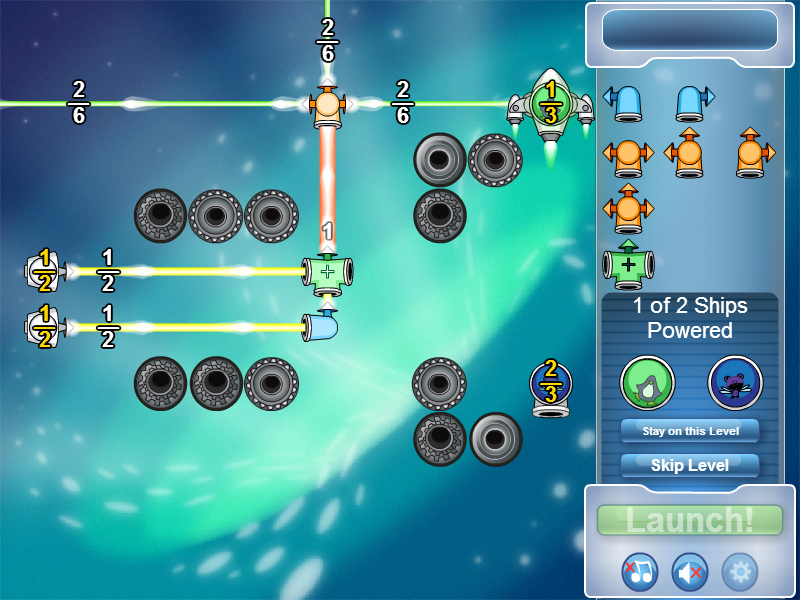Image resolution: width=800 pixels, height=600 pixels.
Task: Pick the orange left-and-up splitter piece
Action: tap(687, 154)
